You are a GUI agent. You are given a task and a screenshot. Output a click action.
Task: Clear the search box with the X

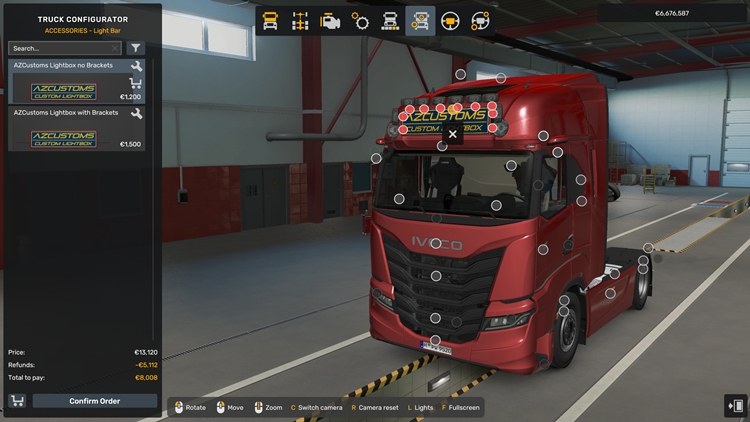115,48
